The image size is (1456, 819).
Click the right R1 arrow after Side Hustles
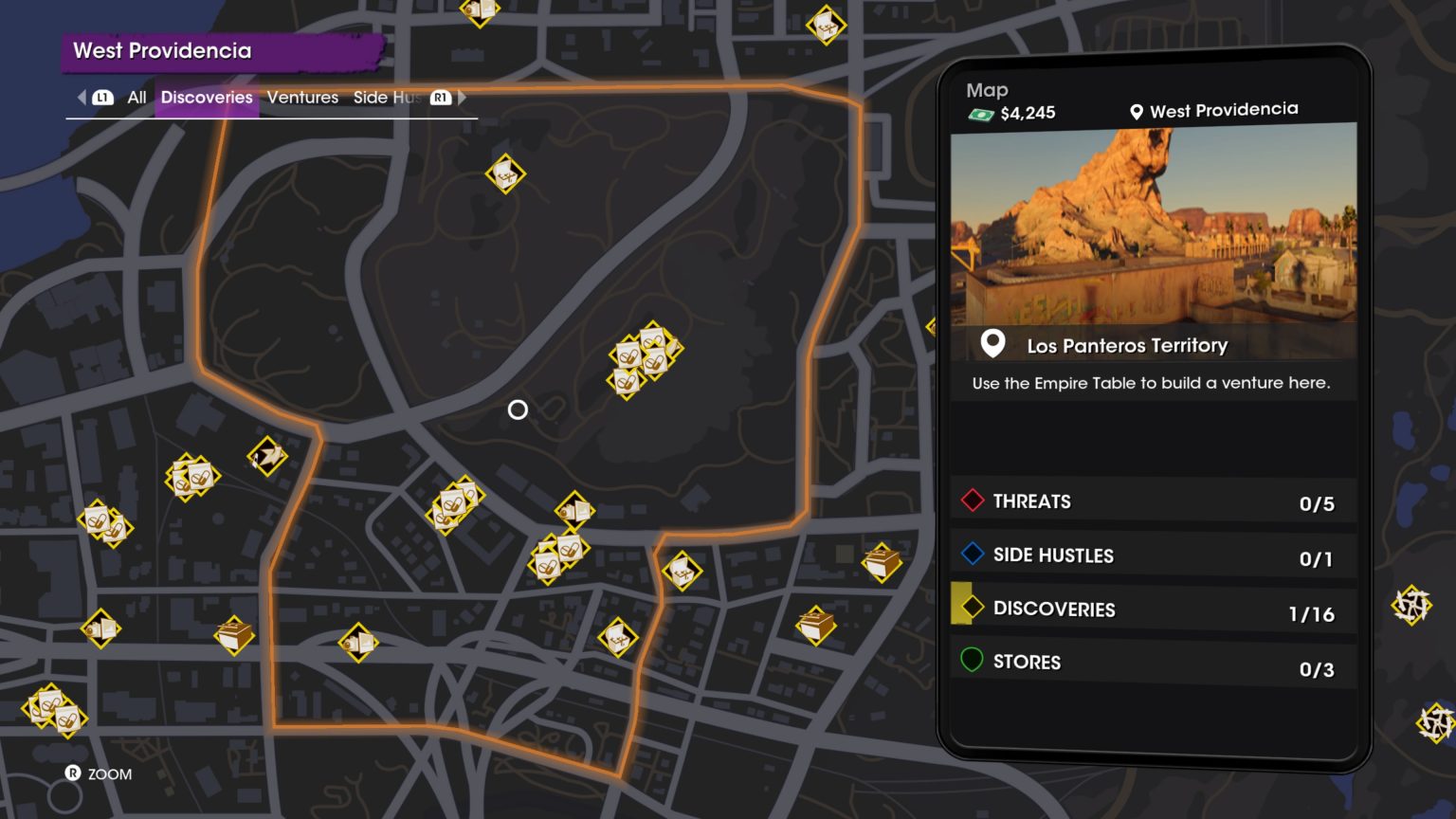[463, 98]
